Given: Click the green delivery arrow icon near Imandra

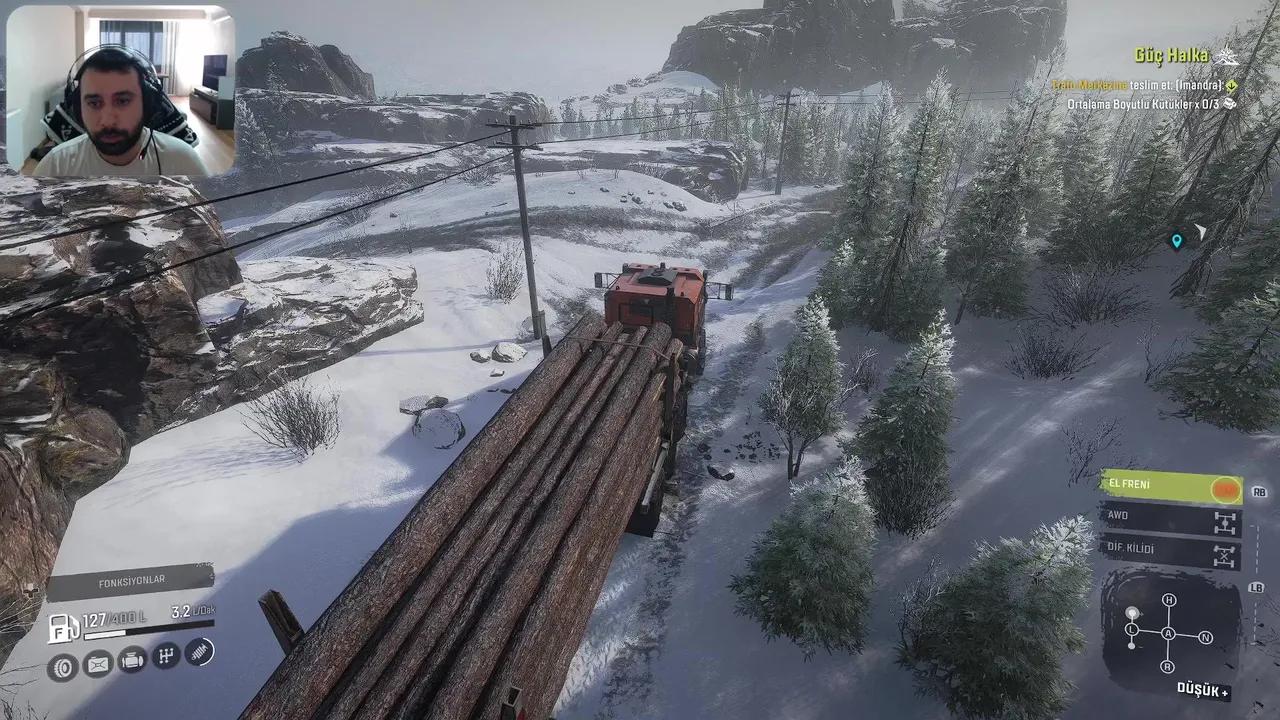Looking at the screenshot, I should pos(1231,86).
